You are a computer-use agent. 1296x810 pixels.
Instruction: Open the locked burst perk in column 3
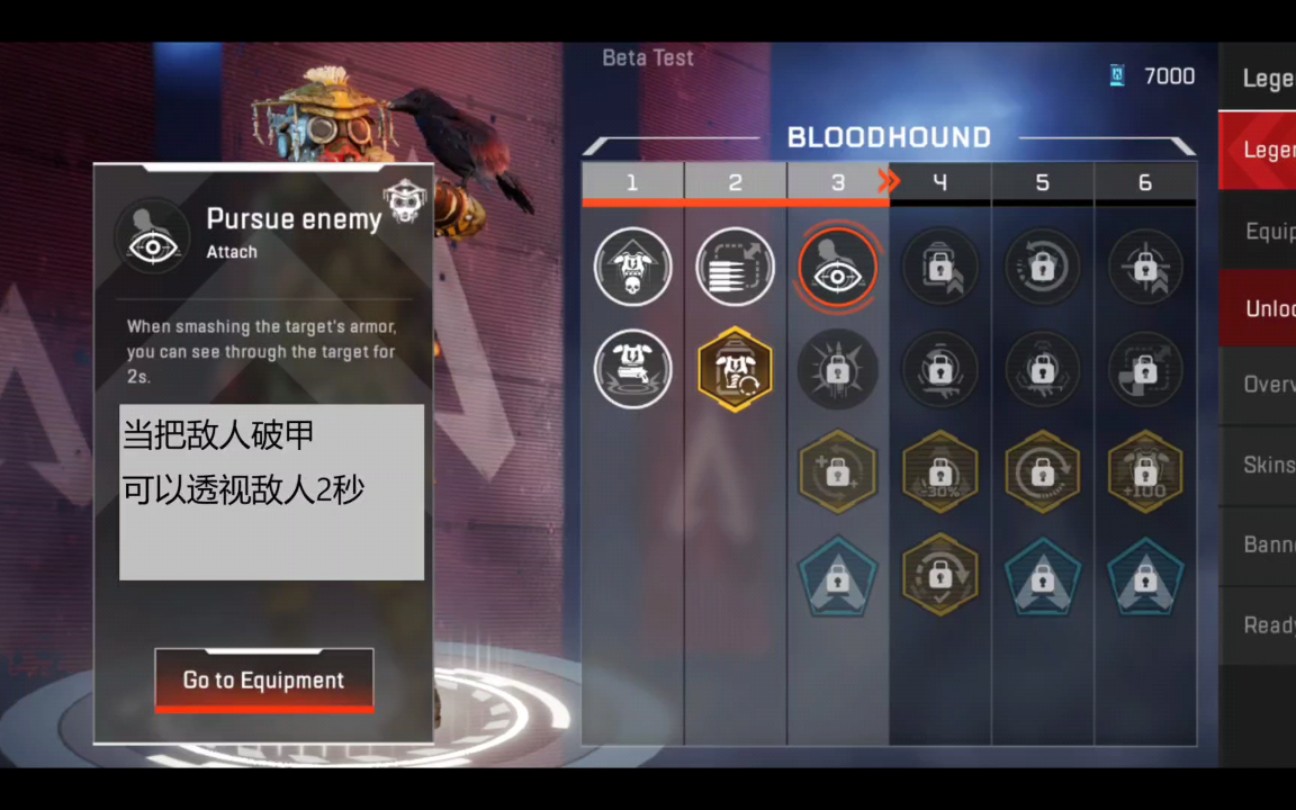[x=837, y=368]
